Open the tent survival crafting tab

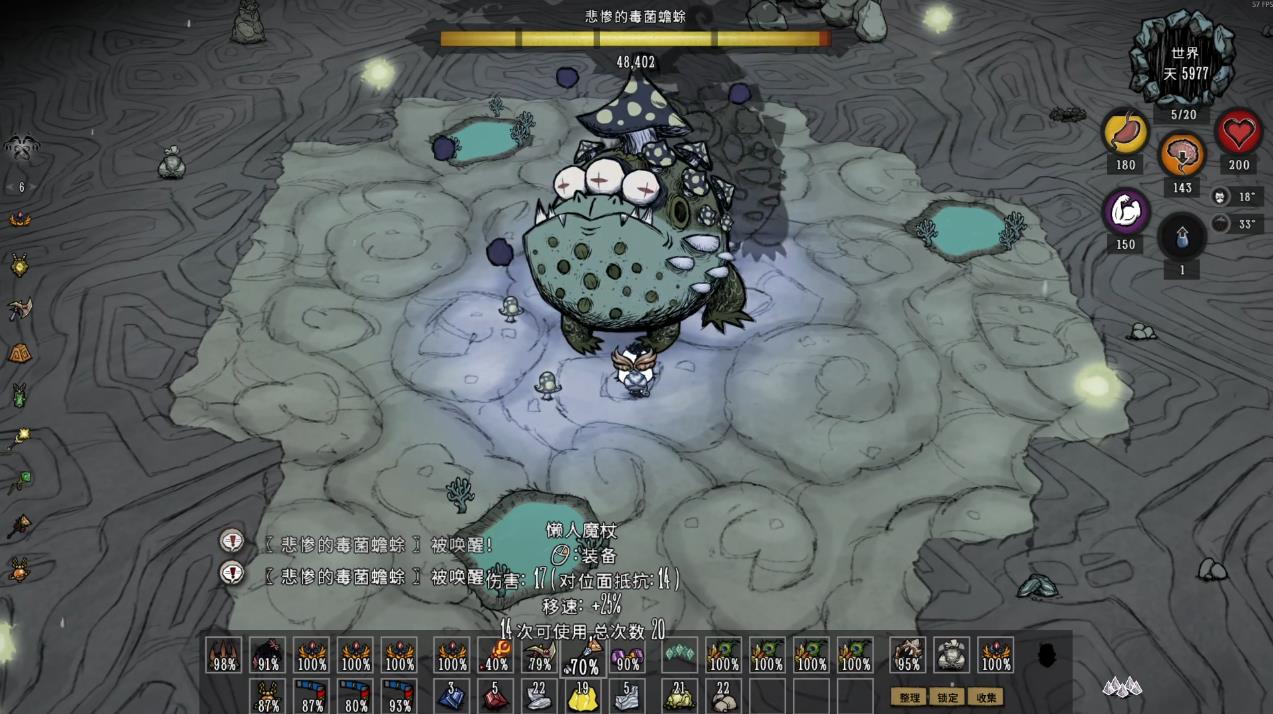[x=19, y=353]
